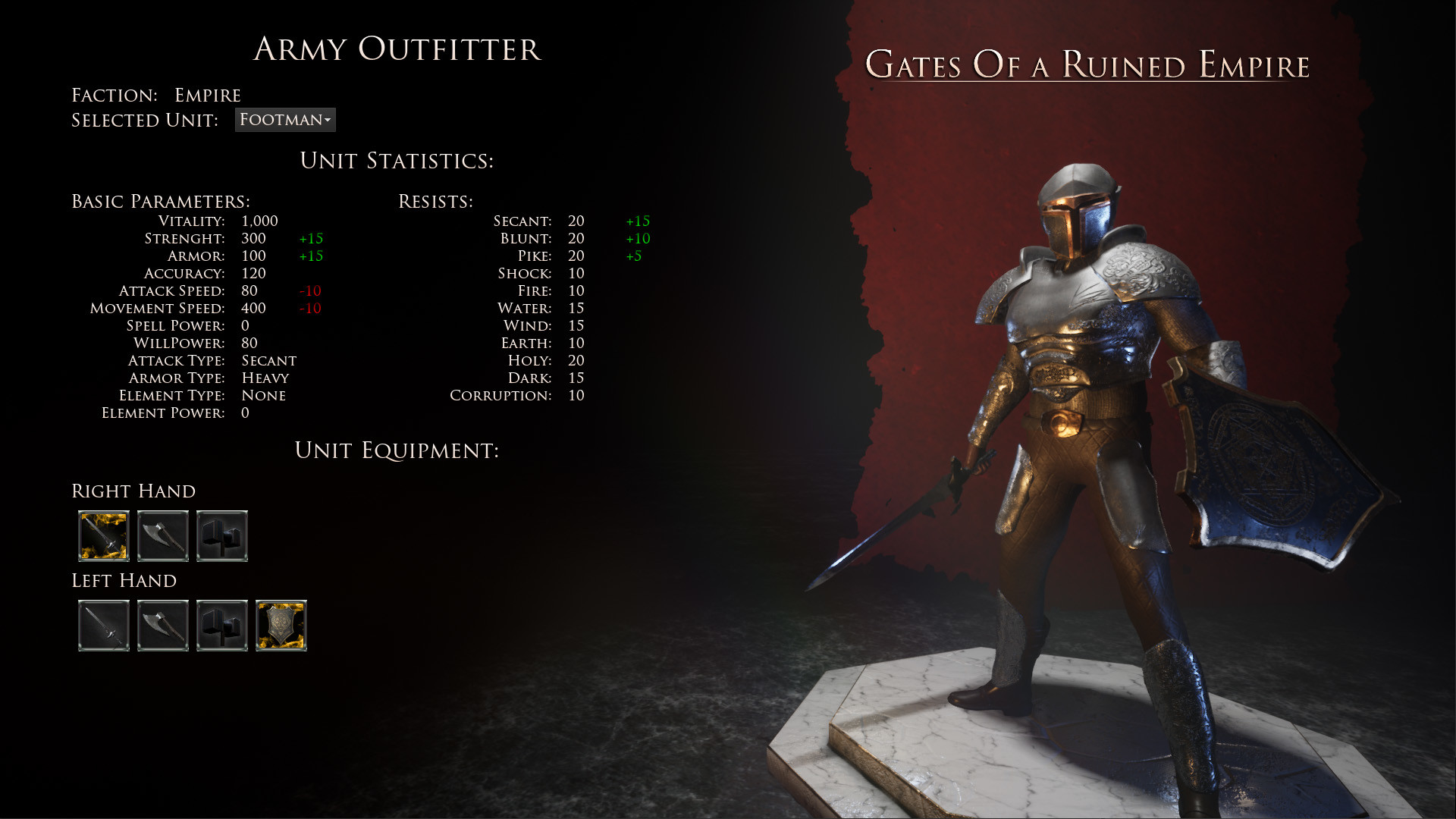Screen dimensions: 1456x819
Task: Click the Unit Equipment section header
Action: [397, 450]
